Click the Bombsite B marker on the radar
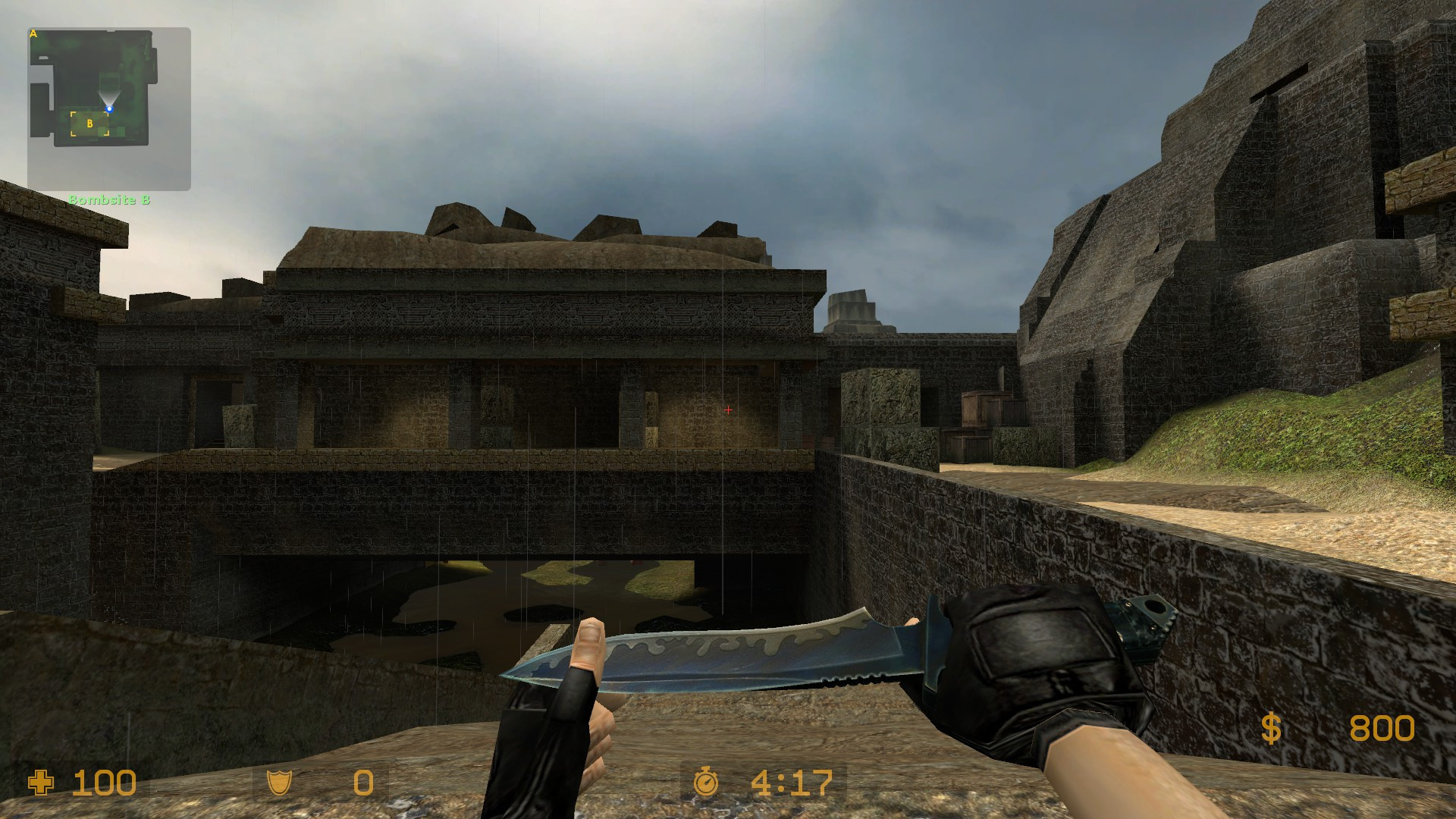Screen dimensions: 1456x819 [89, 121]
